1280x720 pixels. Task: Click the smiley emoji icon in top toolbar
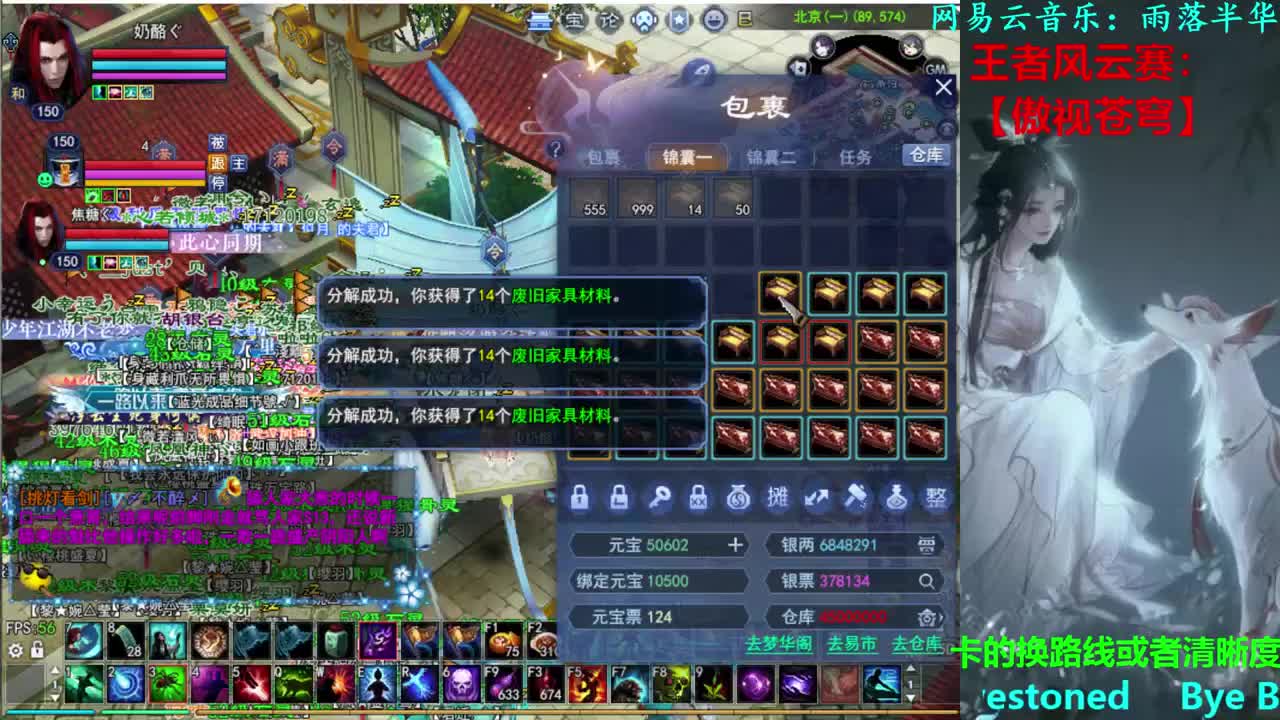(x=712, y=18)
